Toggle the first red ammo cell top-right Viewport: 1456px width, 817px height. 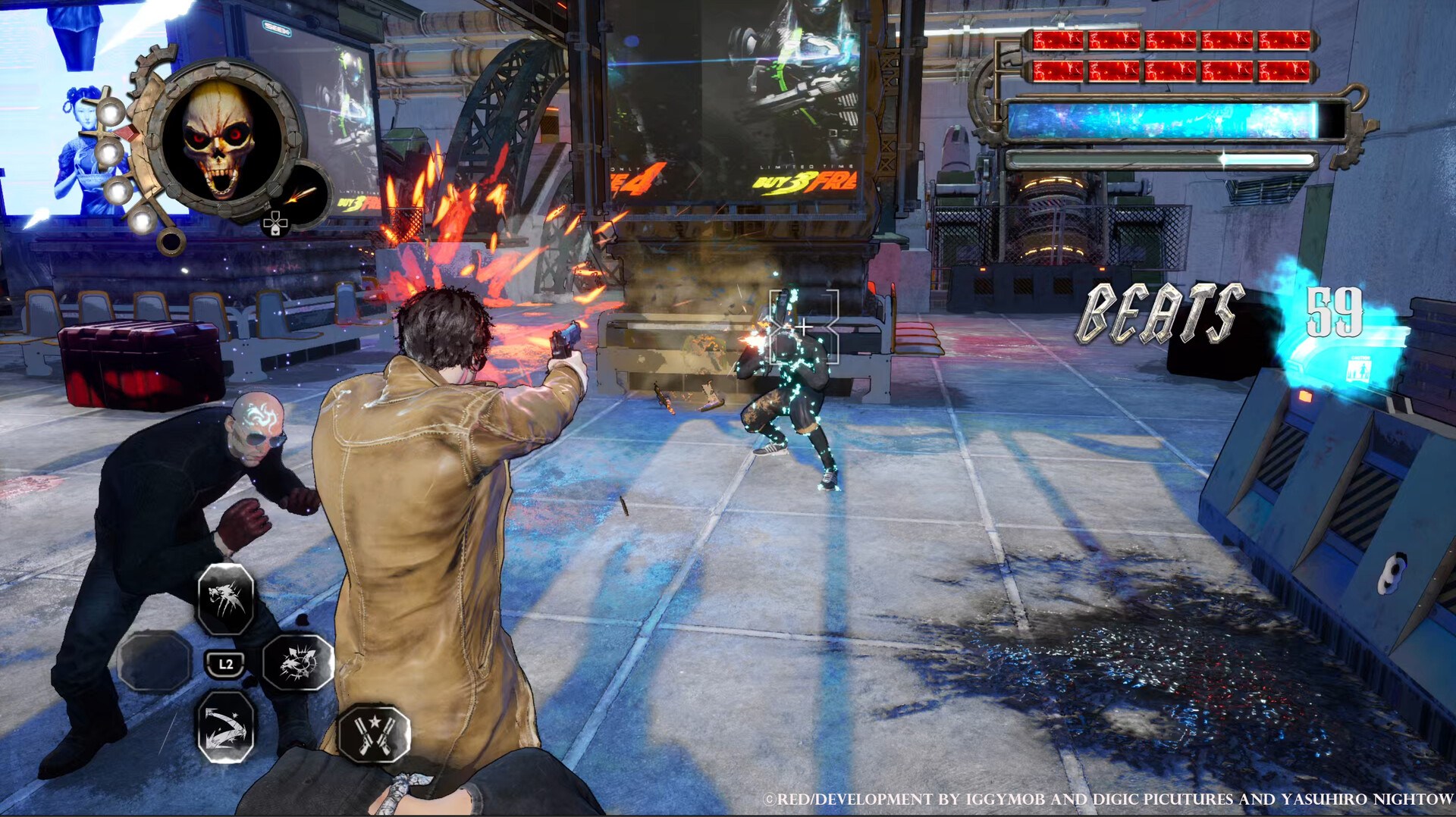(1057, 40)
